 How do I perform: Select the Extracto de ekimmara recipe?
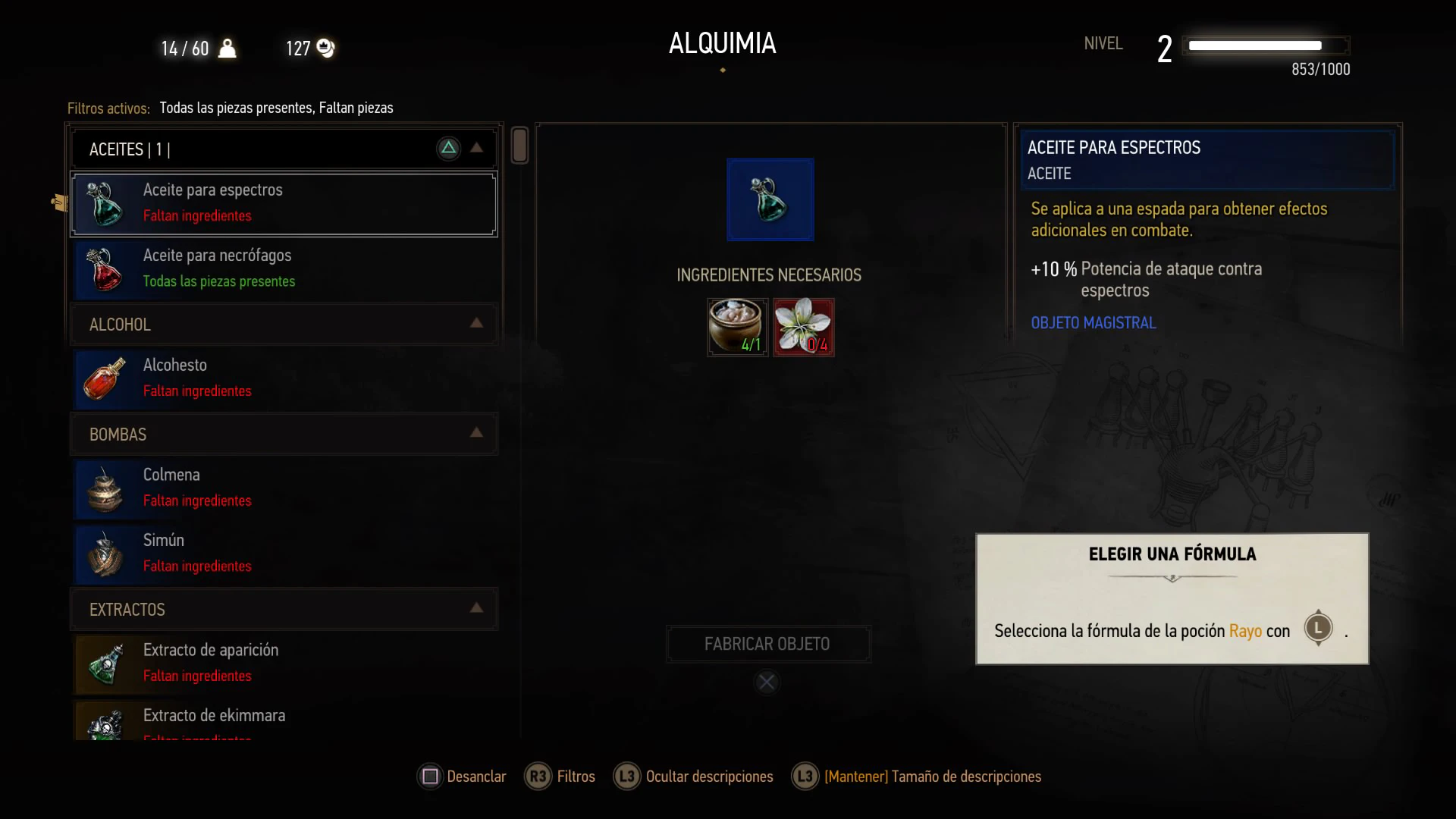click(284, 722)
